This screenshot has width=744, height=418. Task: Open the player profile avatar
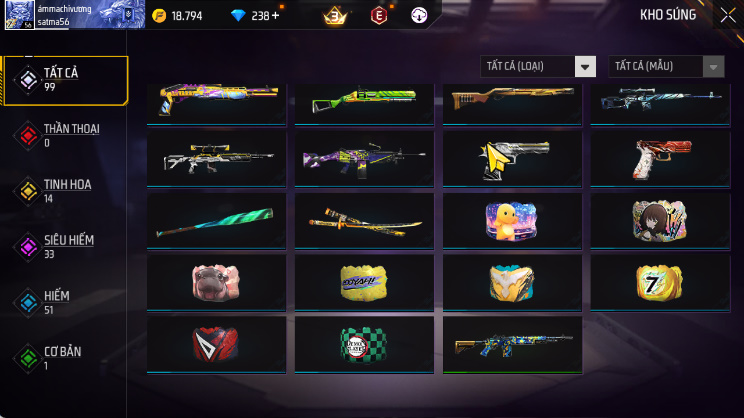(18, 15)
